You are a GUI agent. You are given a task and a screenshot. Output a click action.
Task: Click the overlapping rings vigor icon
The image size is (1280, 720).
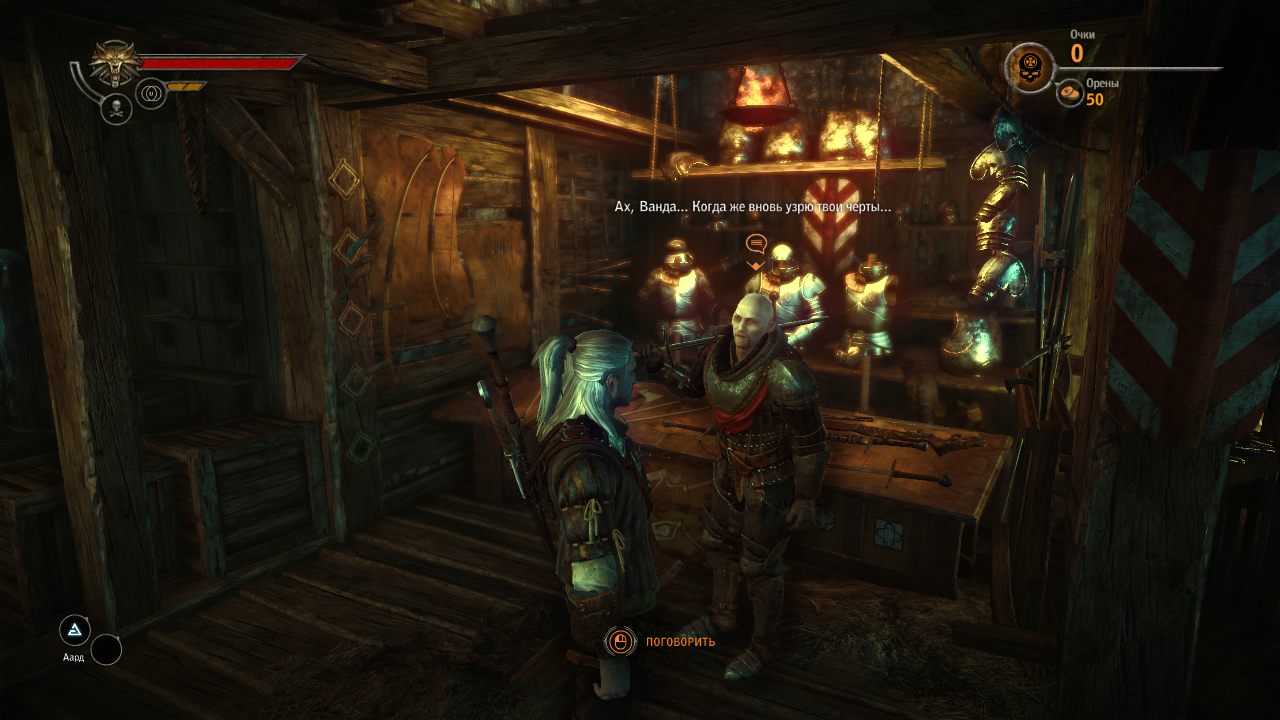[x=151, y=93]
